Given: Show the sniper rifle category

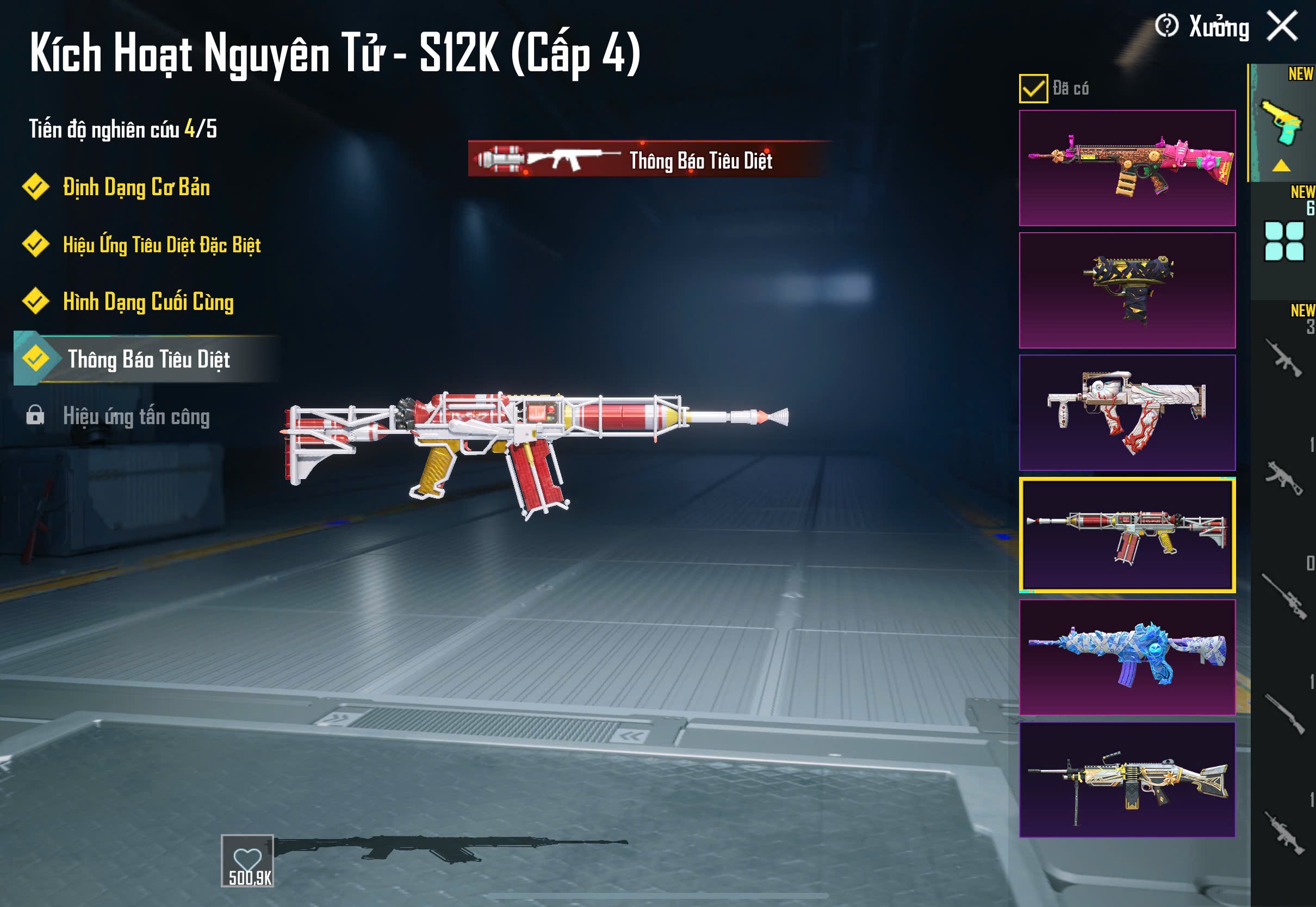Looking at the screenshot, I should point(1283,595).
